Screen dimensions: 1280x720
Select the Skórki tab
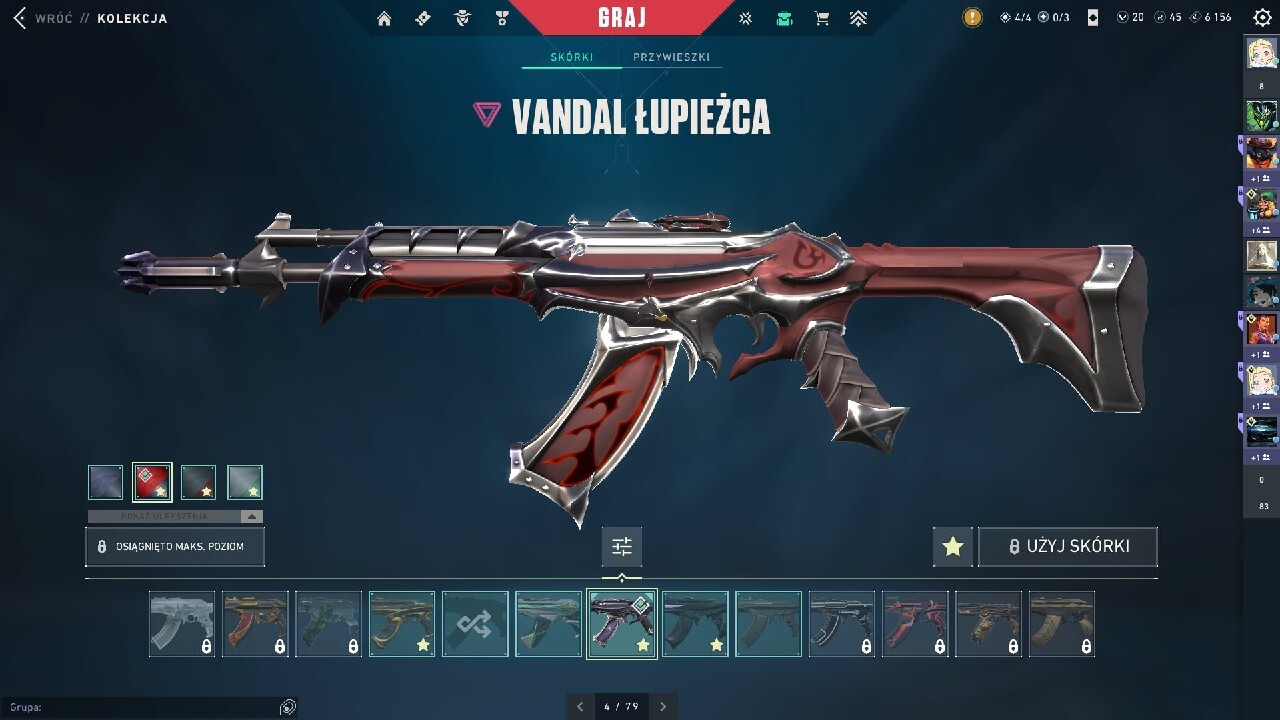pyautogui.click(x=572, y=57)
